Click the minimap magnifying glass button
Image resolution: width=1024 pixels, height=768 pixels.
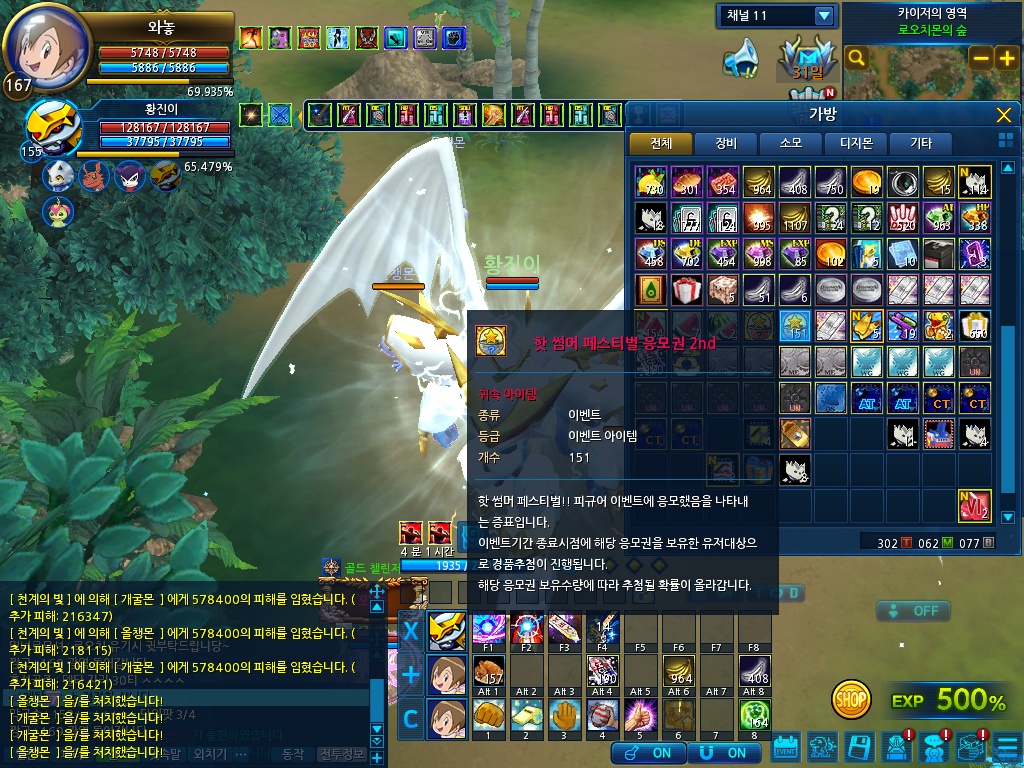point(856,58)
